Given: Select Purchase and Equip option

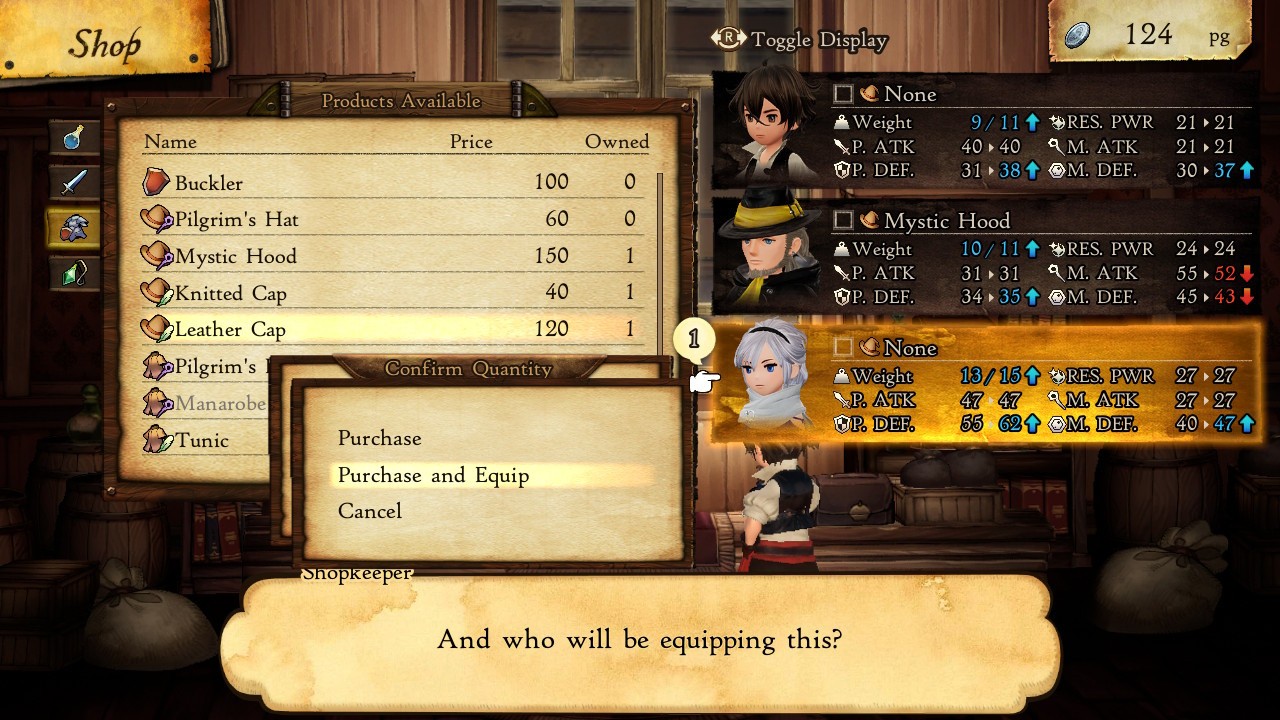Looking at the screenshot, I should click(x=433, y=475).
